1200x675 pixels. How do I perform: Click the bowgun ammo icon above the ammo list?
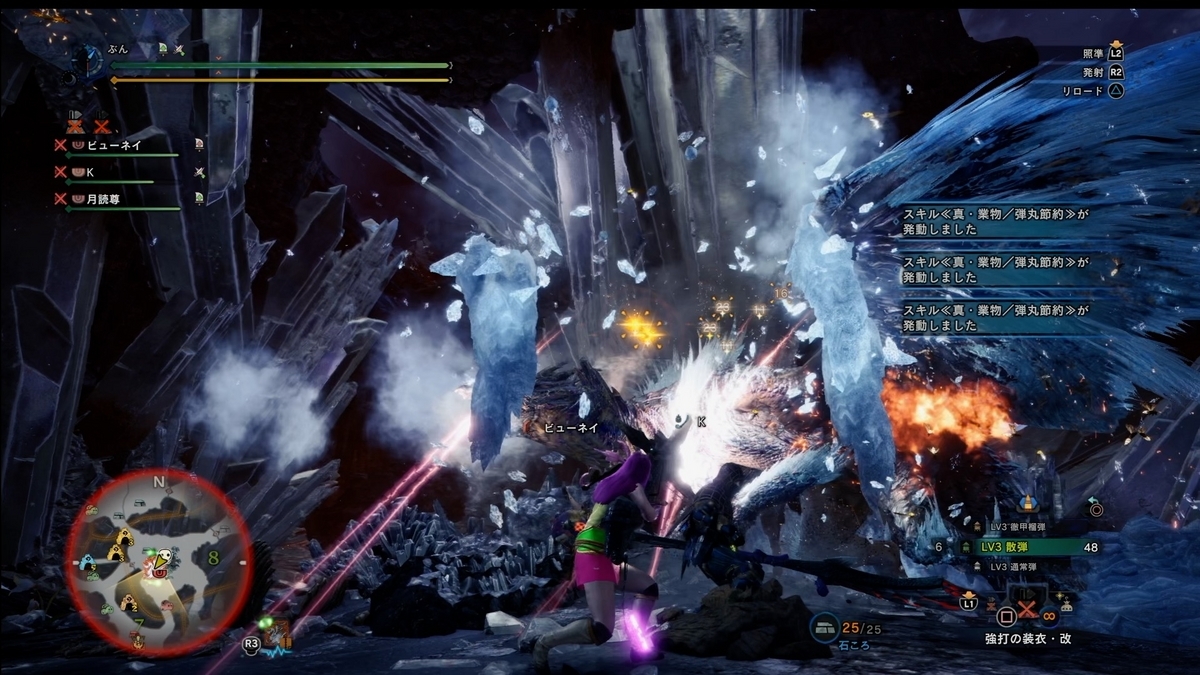(1029, 505)
